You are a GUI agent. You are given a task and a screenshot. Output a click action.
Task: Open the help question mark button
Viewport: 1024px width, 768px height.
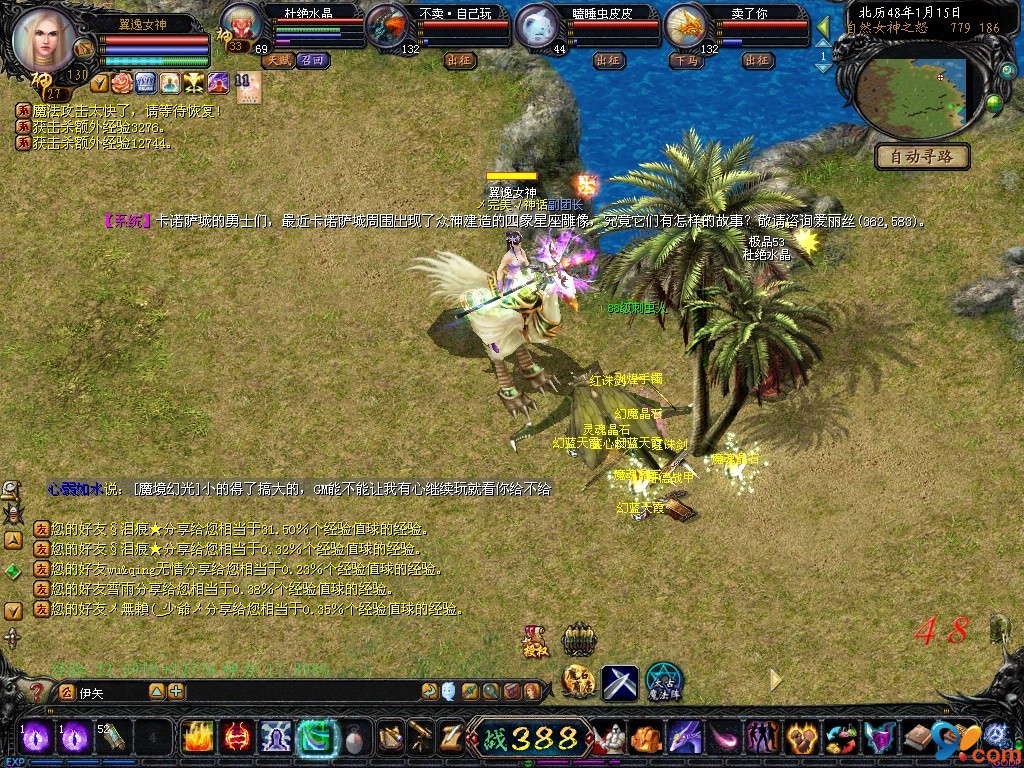coord(38,691)
